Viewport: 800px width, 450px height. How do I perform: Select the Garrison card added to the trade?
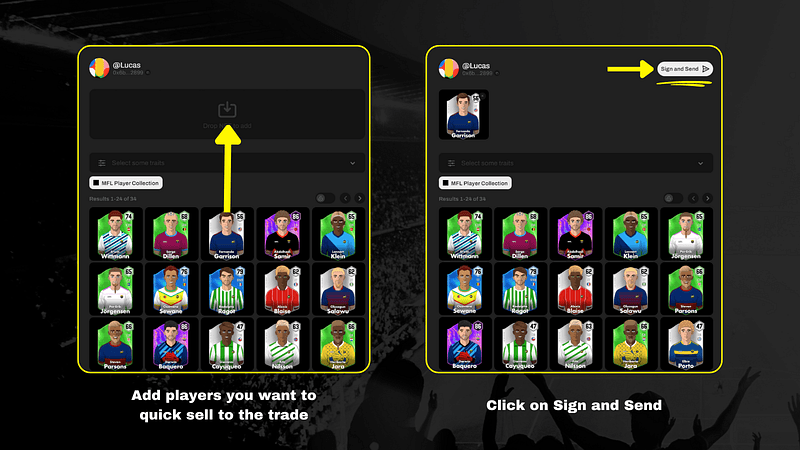(464, 115)
